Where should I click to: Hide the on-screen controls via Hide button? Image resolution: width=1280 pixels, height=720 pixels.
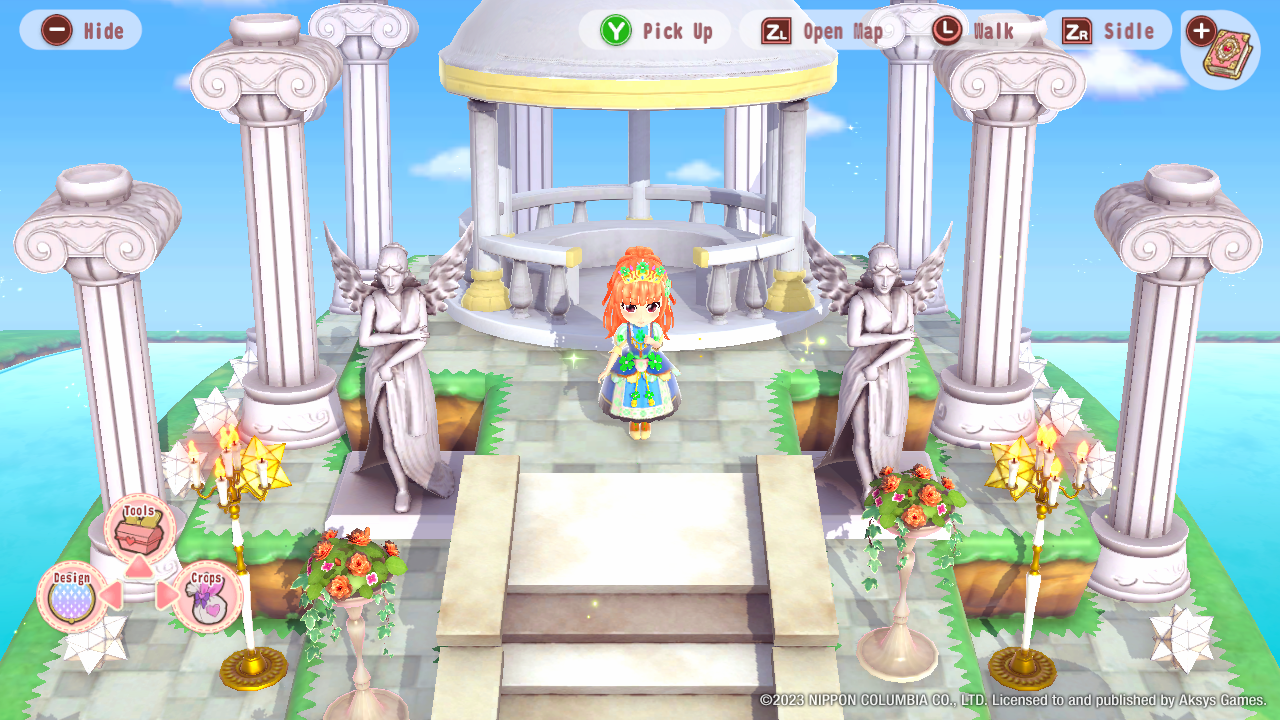(80, 30)
